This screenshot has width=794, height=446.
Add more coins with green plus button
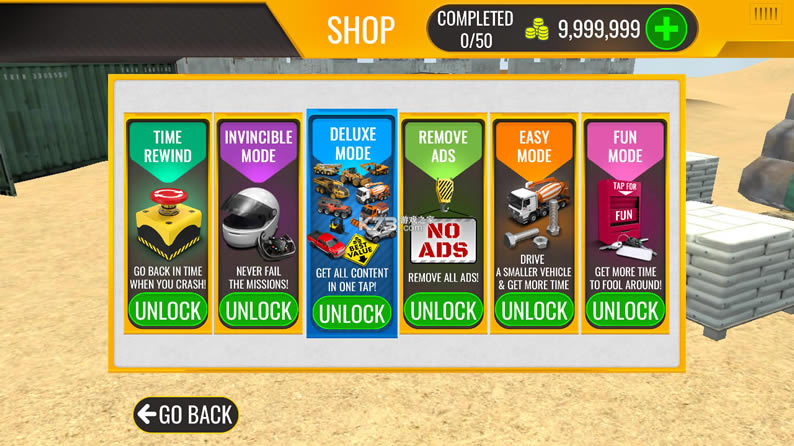point(667,30)
